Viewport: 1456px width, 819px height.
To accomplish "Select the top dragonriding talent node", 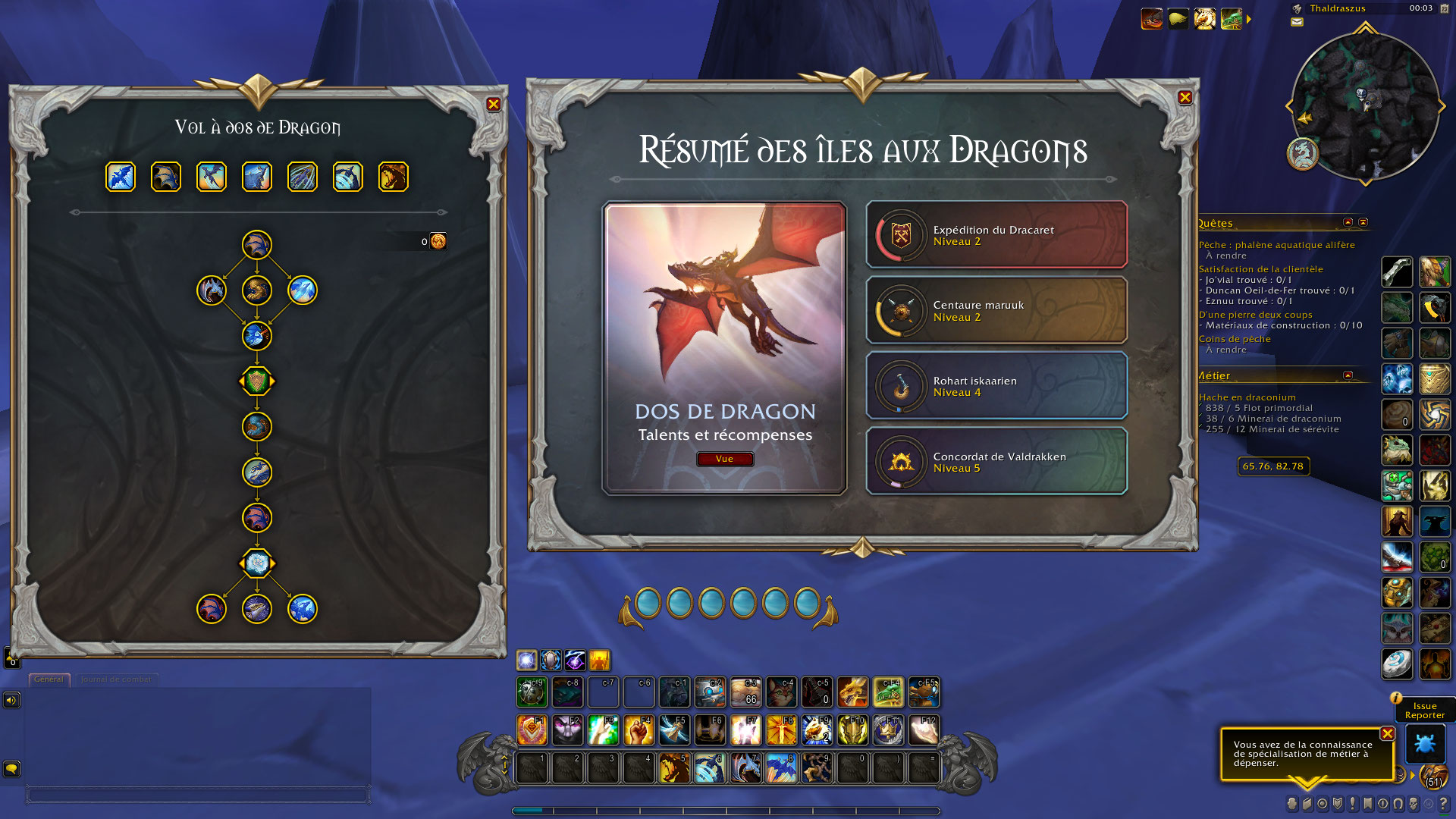I will (257, 245).
